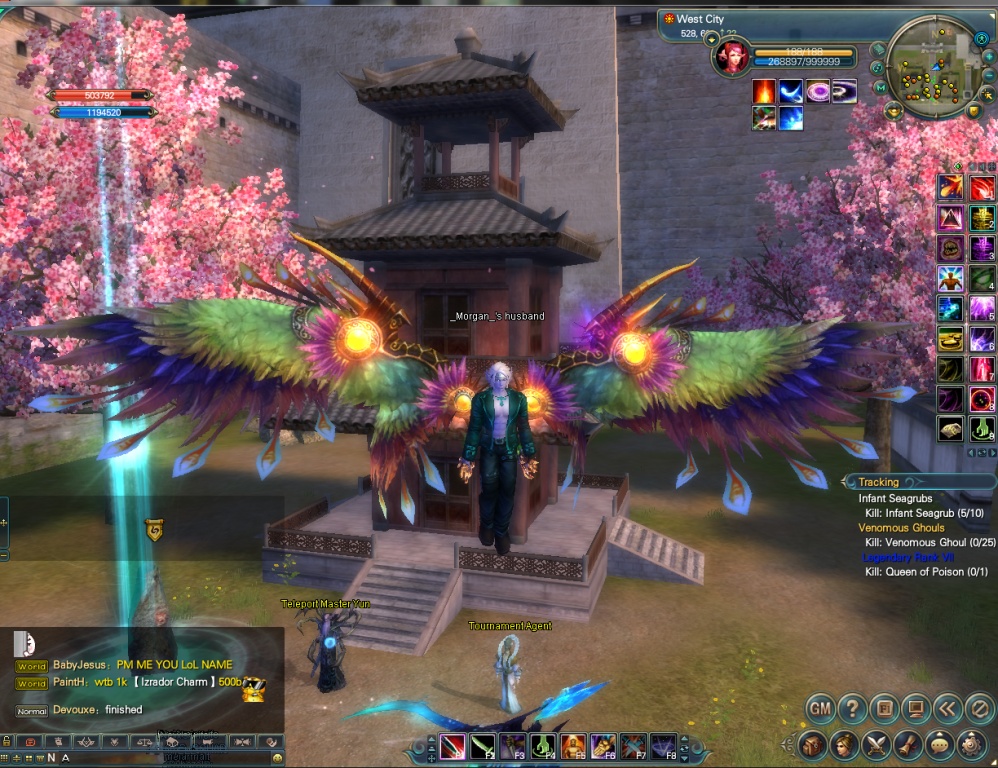Open the speech bubble social menu

(941, 744)
